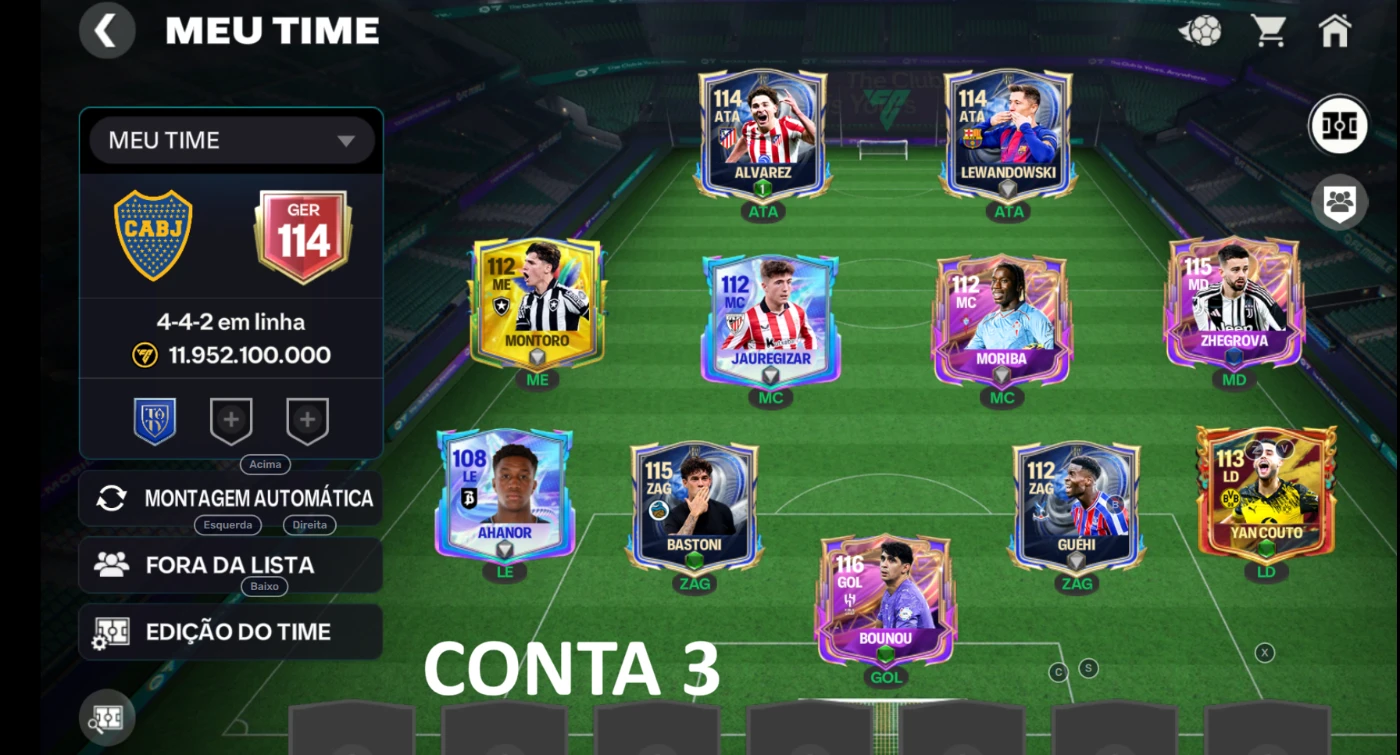Choose the Yan Couto right back card
The width and height of the screenshot is (1400, 755).
coord(1266,495)
